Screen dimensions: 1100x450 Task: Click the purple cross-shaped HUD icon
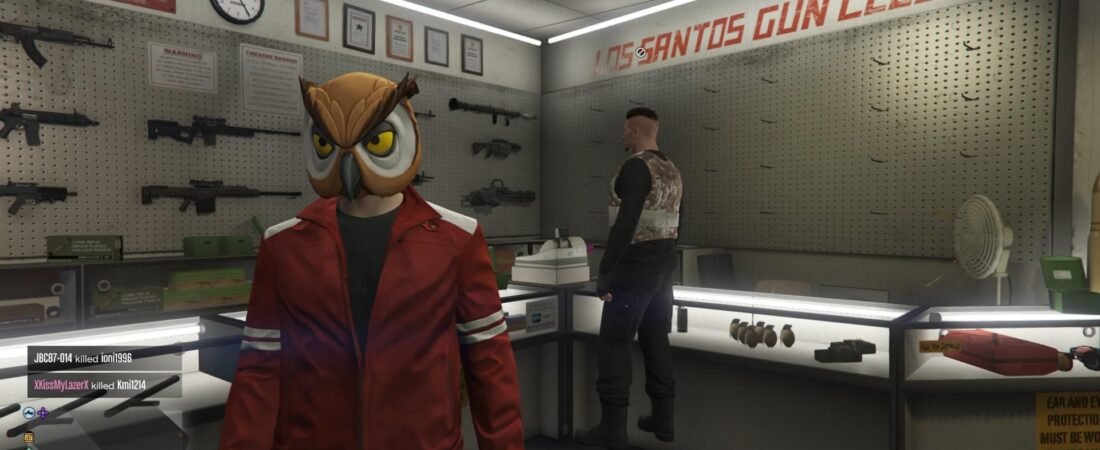(43, 413)
